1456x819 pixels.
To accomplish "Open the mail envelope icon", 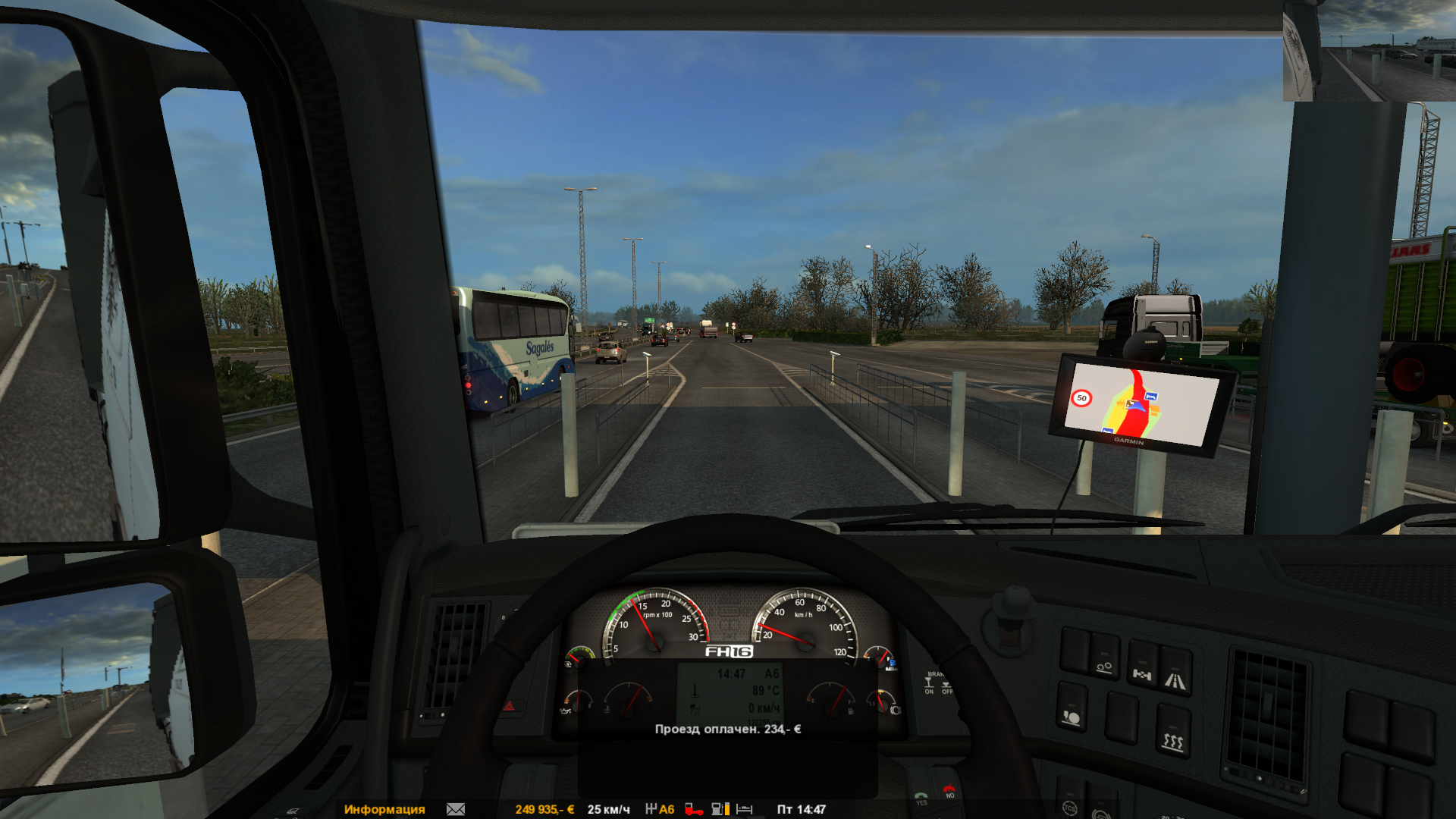I will click(x=456, y=809).
